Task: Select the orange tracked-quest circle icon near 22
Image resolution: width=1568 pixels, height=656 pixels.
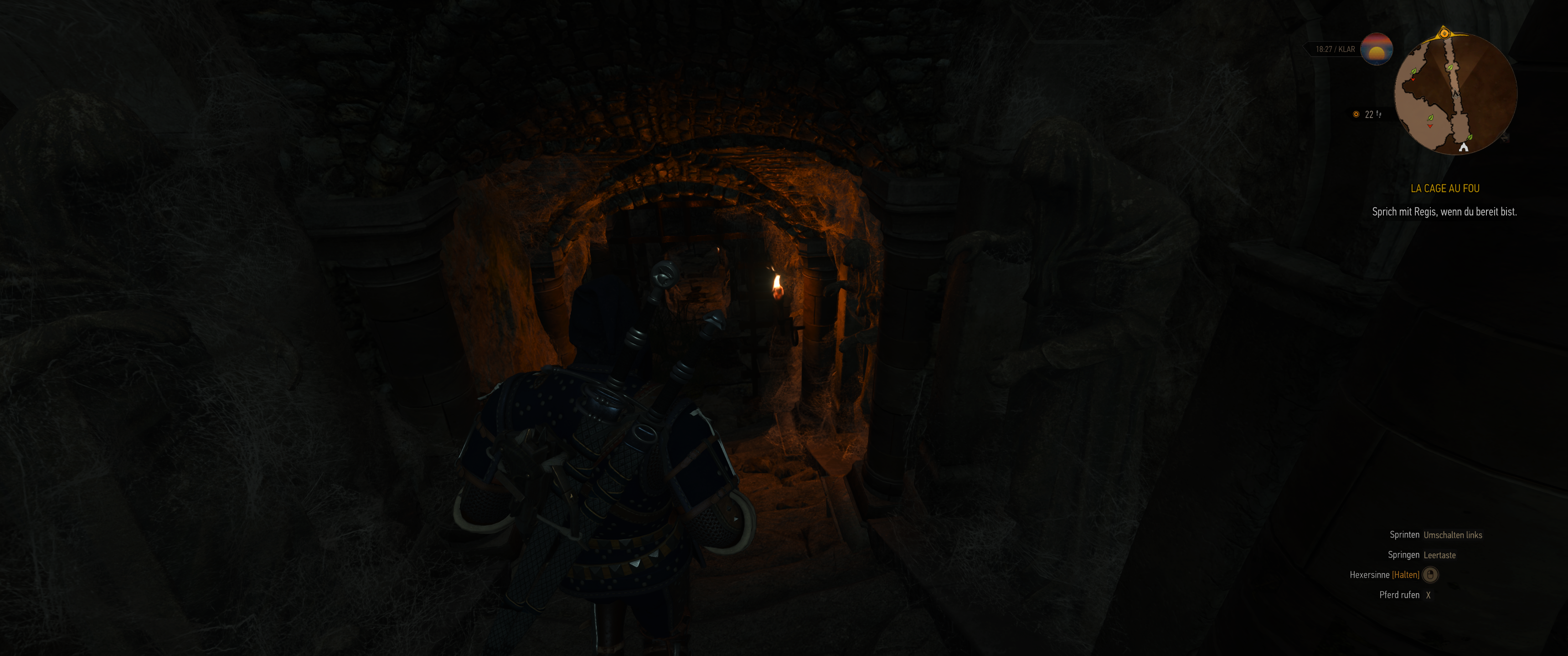Action: [x=1357, y=114]
